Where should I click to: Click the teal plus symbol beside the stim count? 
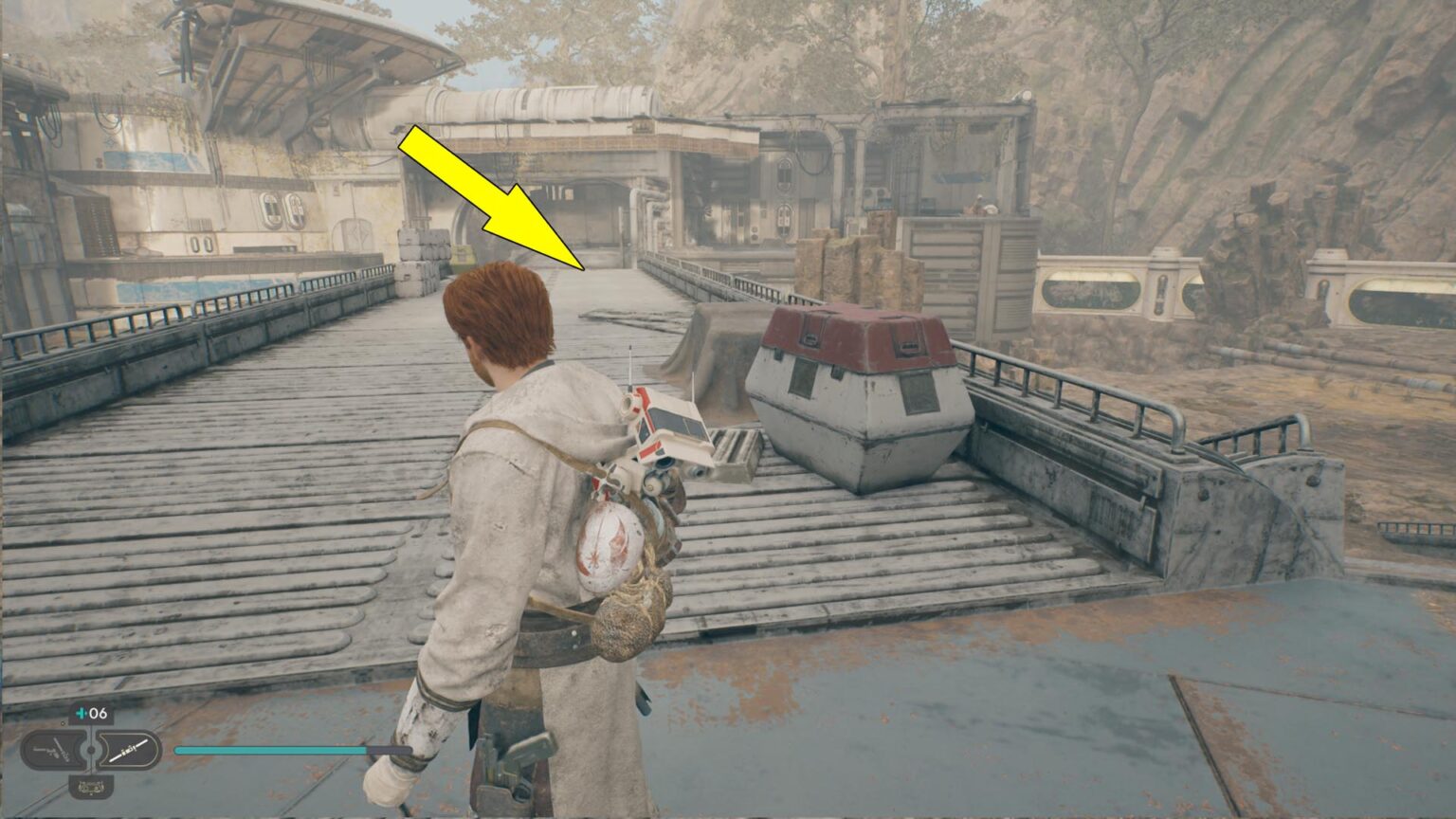pyautogui.click(x=82, y=713)
